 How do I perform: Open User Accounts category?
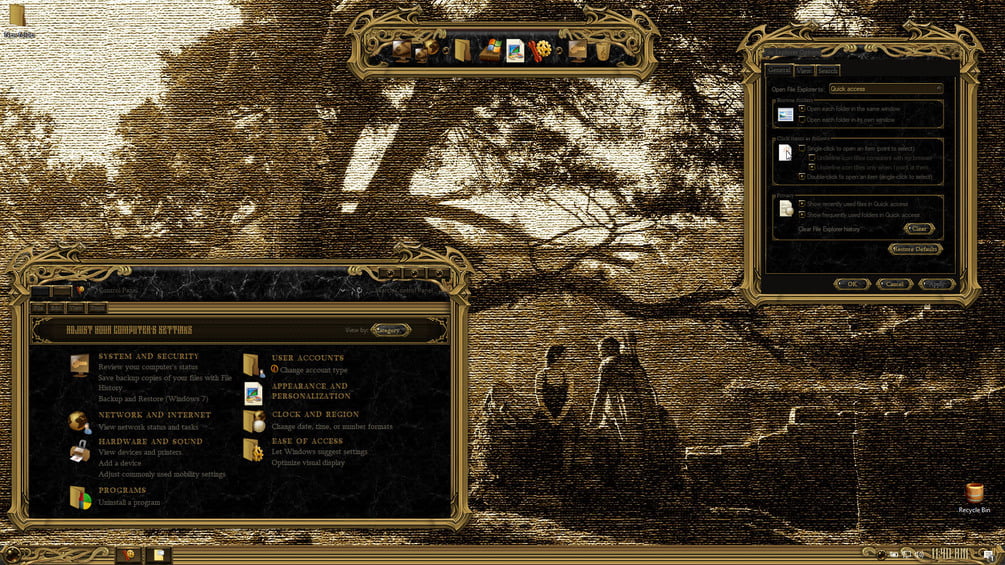(307, 357)
